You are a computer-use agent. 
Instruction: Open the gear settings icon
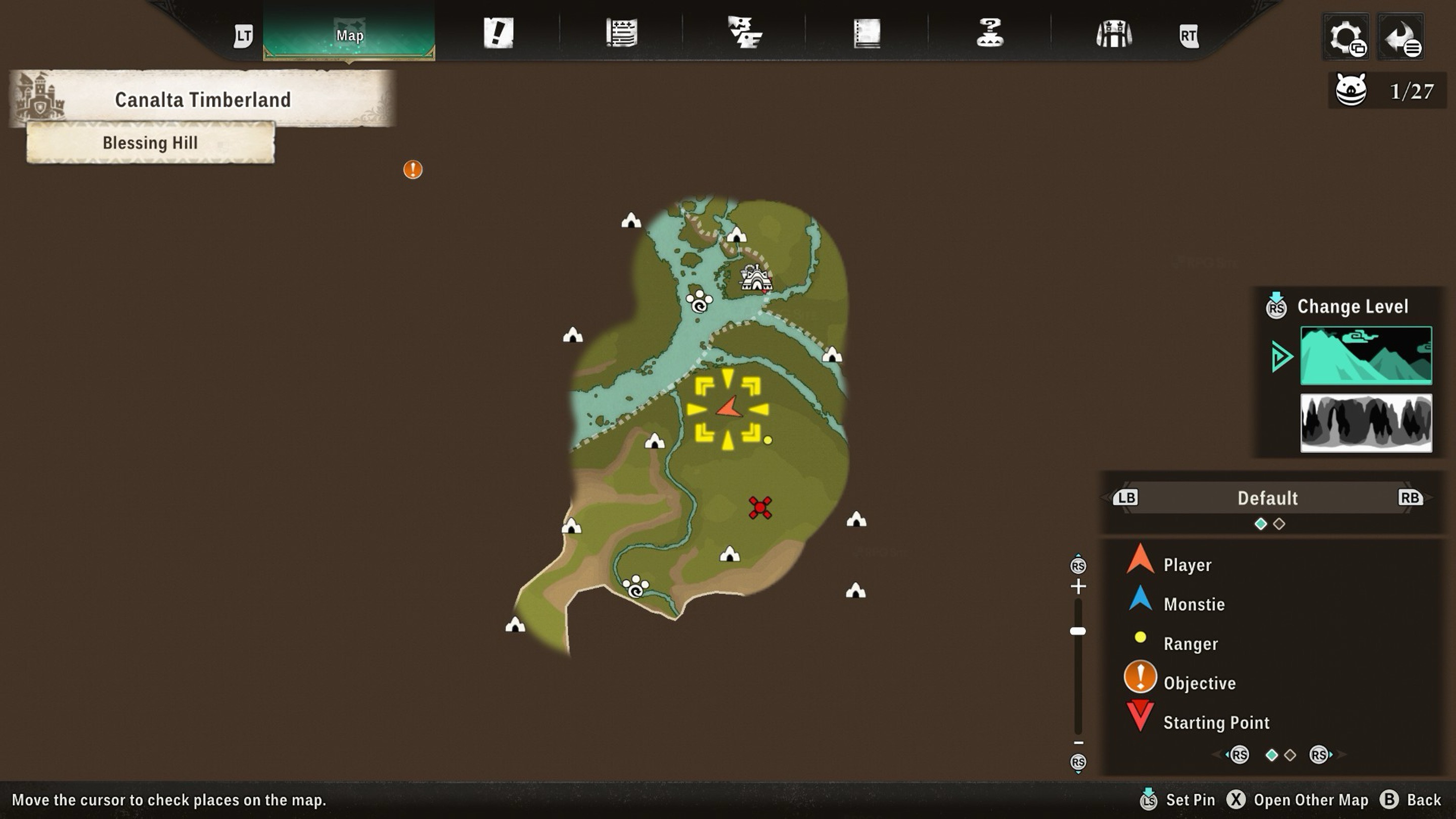point(1346,37)
